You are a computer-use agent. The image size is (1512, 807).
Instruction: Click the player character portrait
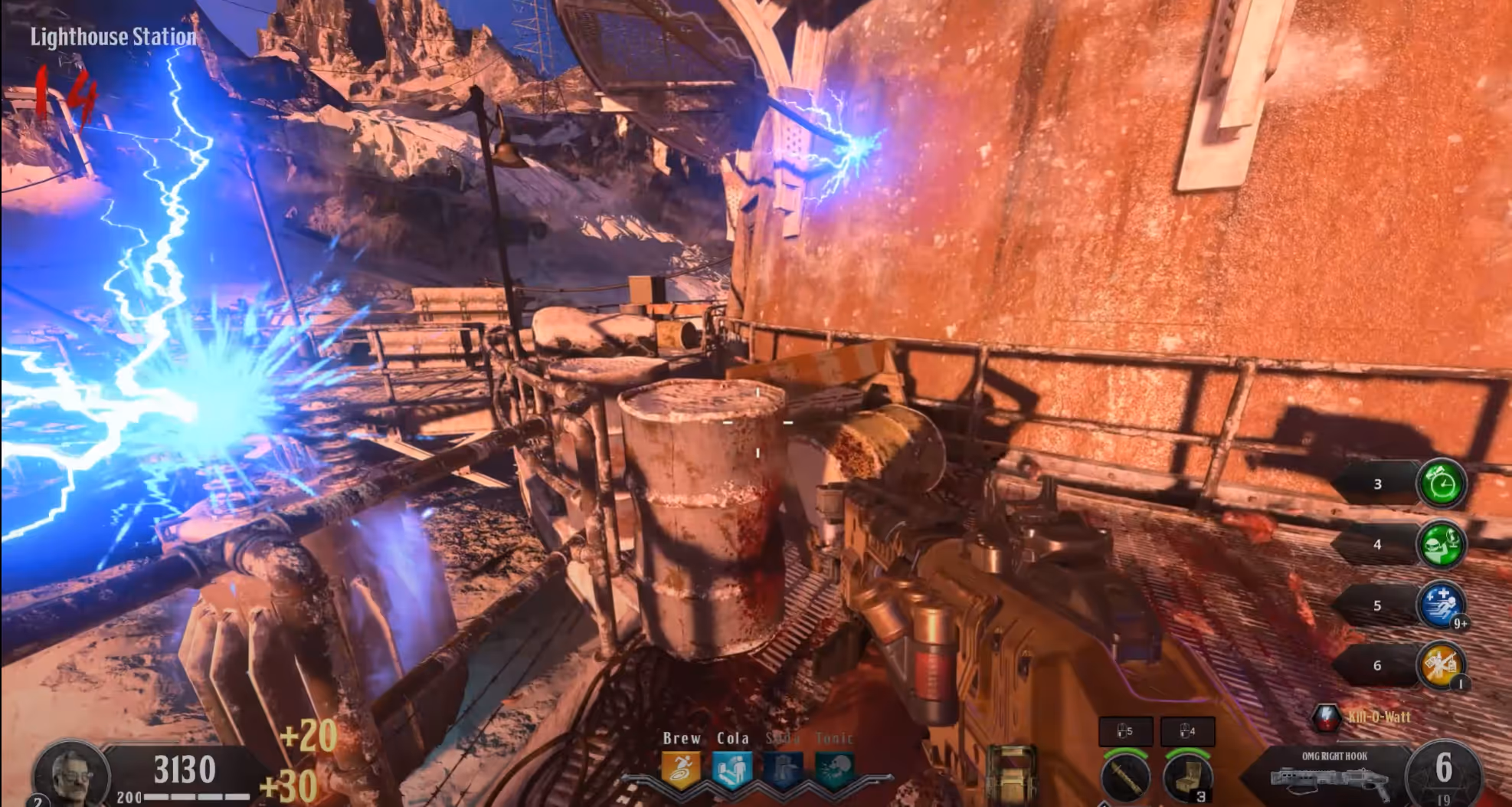[70, 774]
